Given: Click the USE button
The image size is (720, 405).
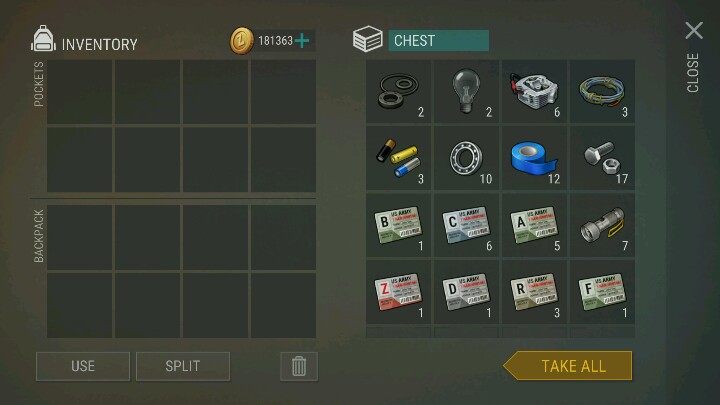Looking at the screenshot, I should coord(83,366).
